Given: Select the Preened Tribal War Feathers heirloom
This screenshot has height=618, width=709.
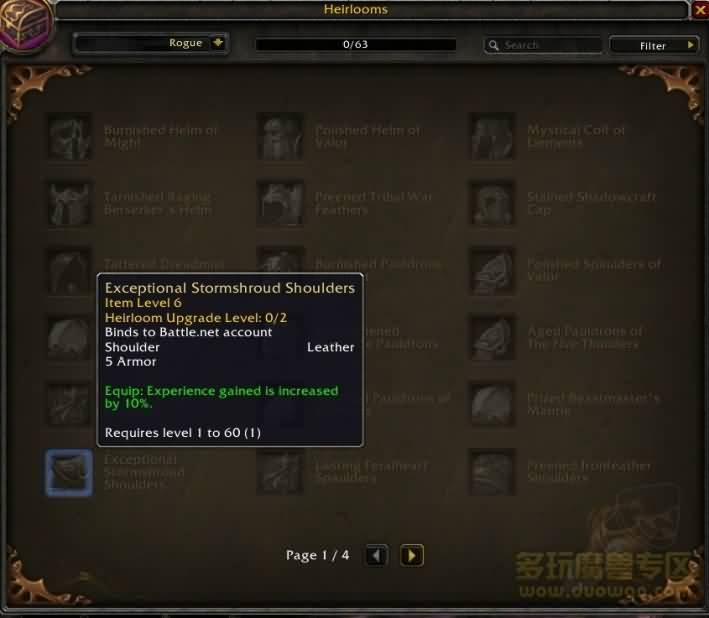Looking at the screenshot, I should (281, 204).
